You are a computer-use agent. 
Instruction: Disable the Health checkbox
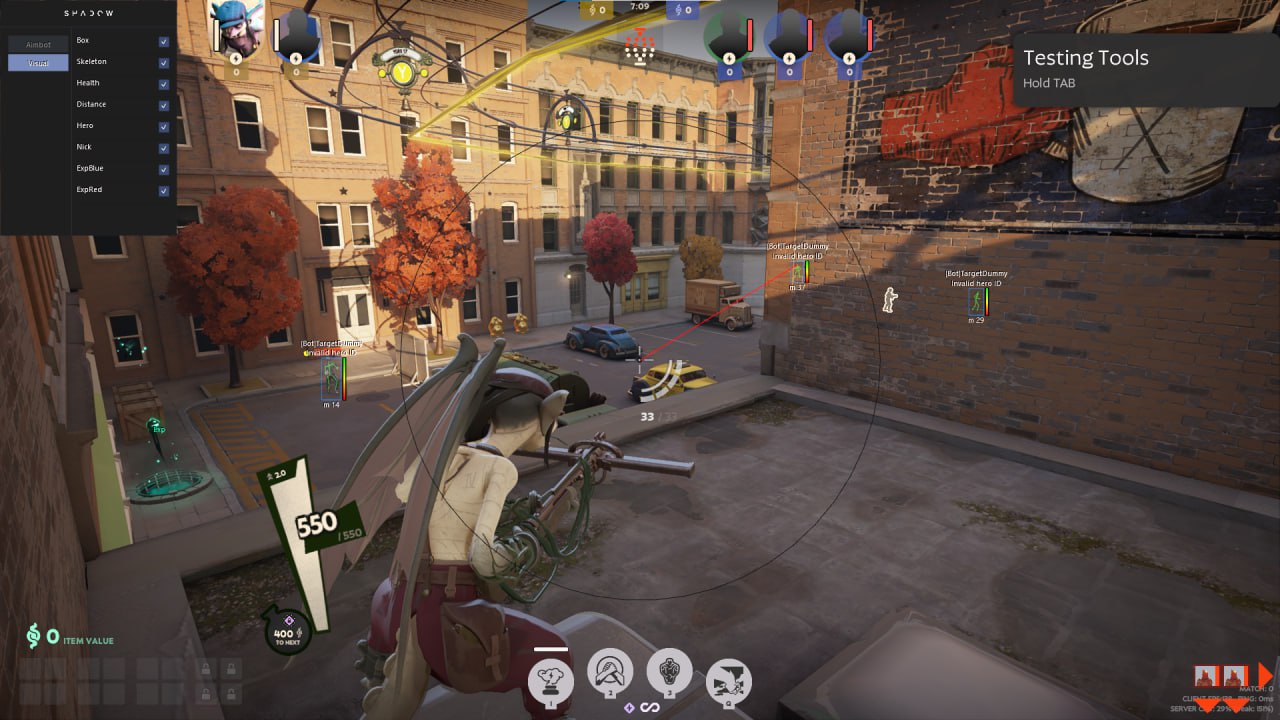163,84
